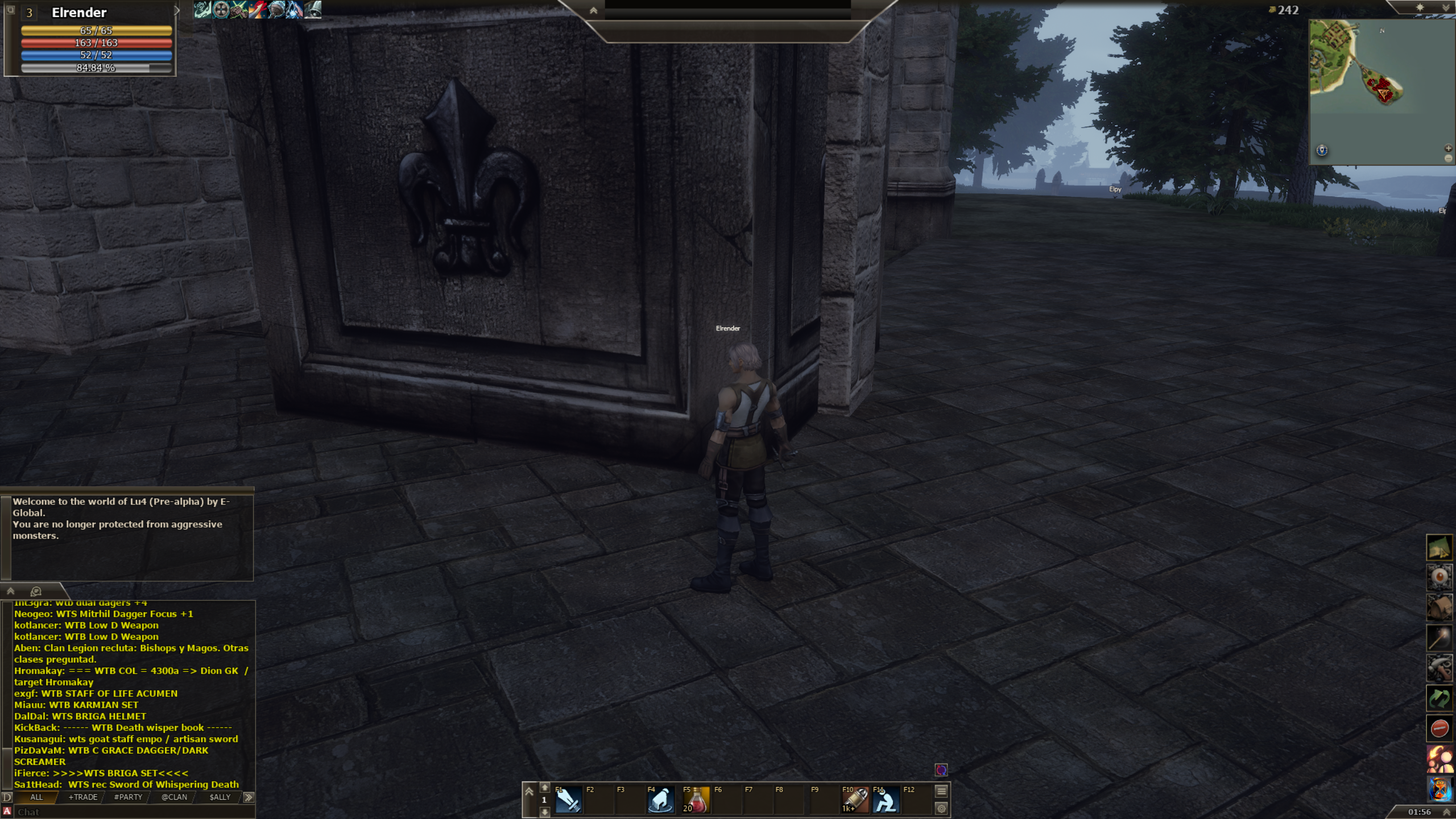The image size is (1456, 819).
Task: Click the EXP hourglass boost icon
Action: pos(1439,789)
